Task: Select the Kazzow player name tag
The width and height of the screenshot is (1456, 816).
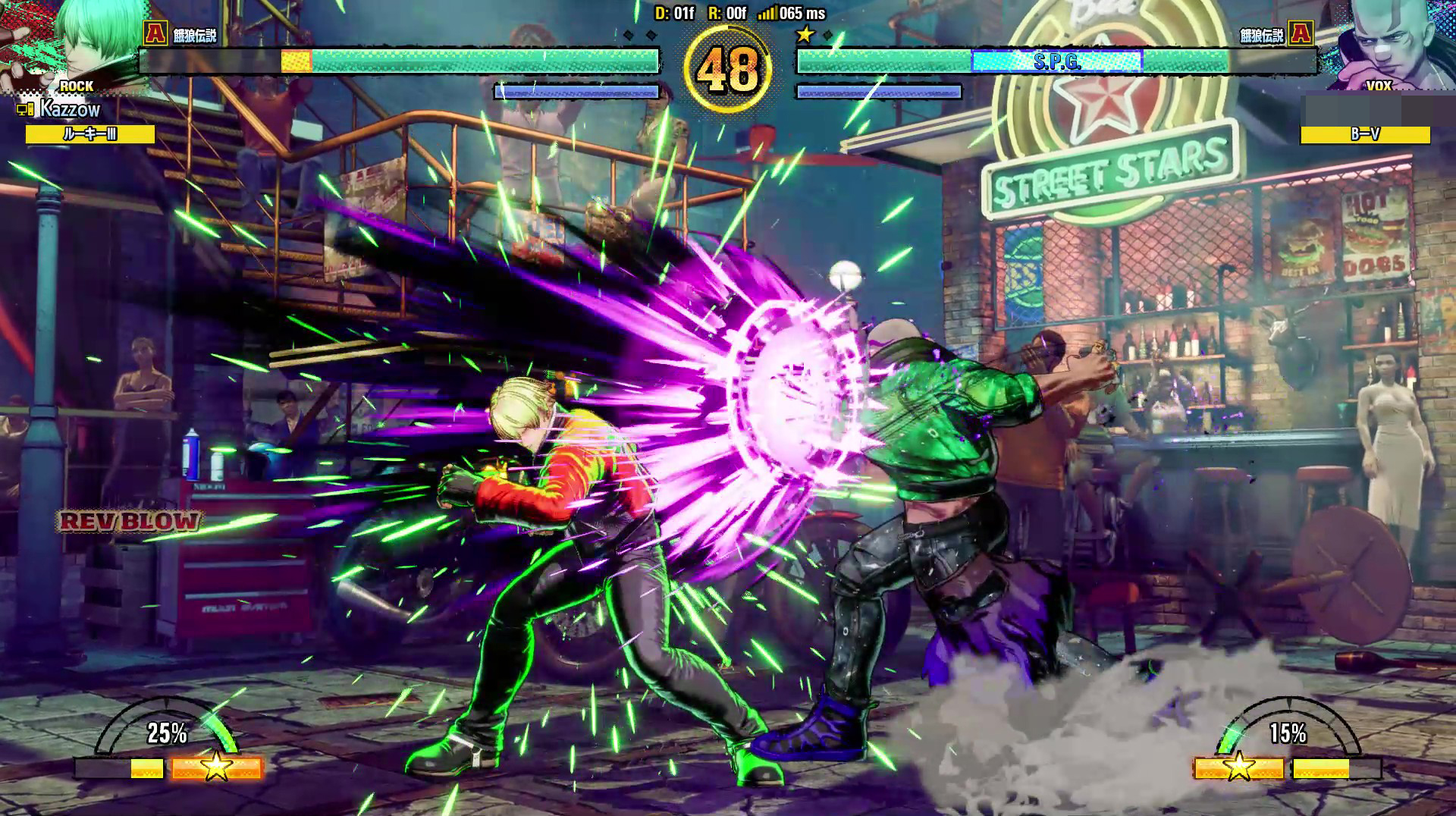Action: 70,110
